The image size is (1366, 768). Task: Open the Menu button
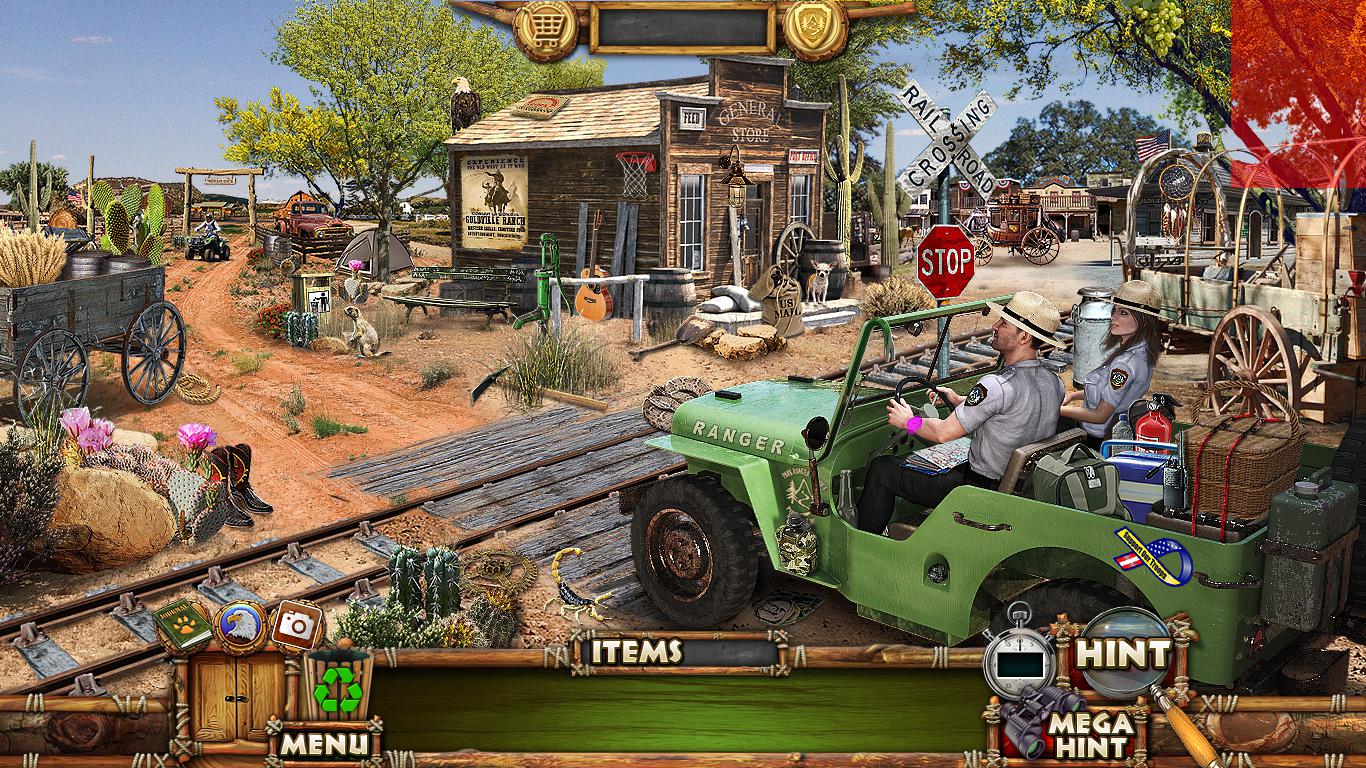point(324,743)
